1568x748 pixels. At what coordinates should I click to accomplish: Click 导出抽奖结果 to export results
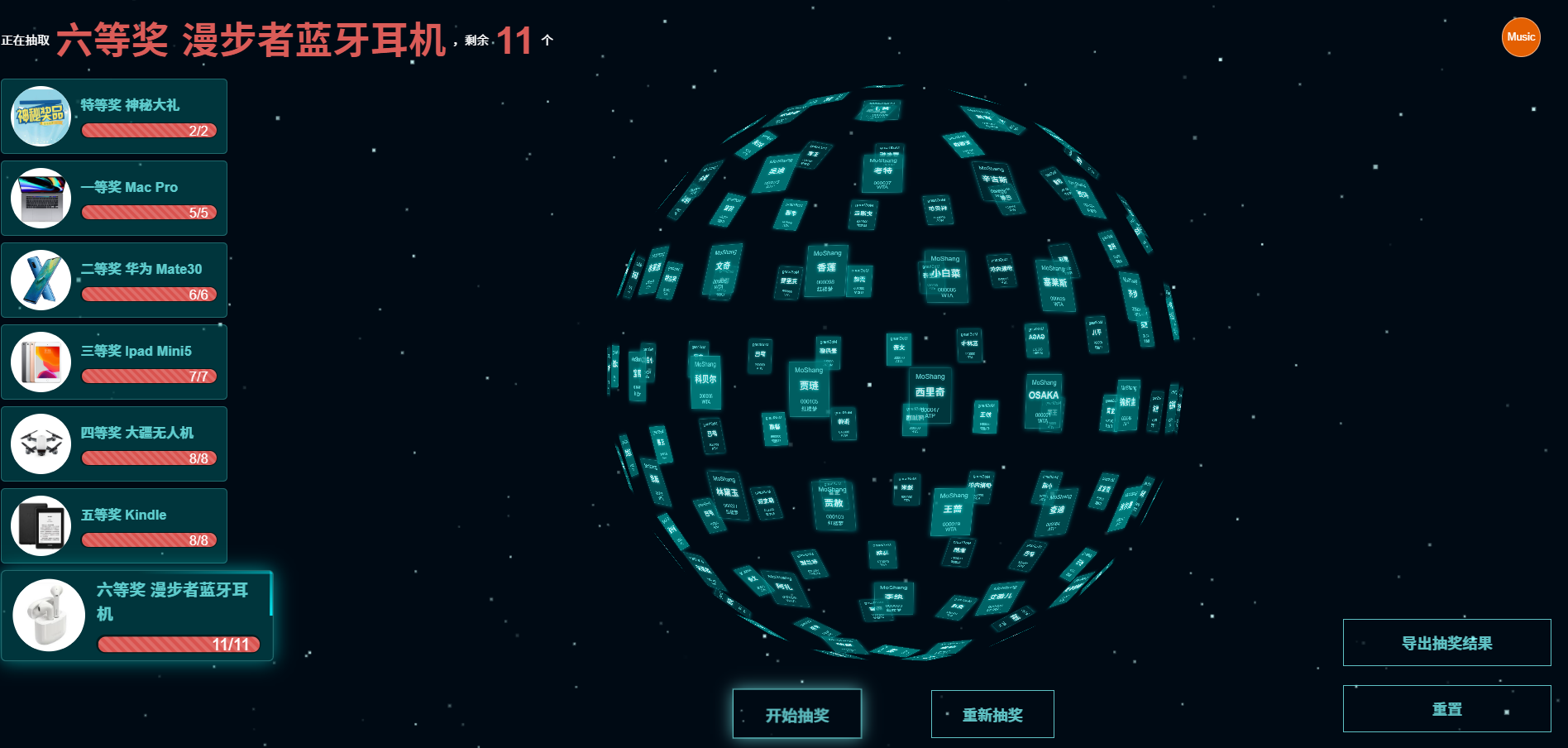tap(1446, 642)
